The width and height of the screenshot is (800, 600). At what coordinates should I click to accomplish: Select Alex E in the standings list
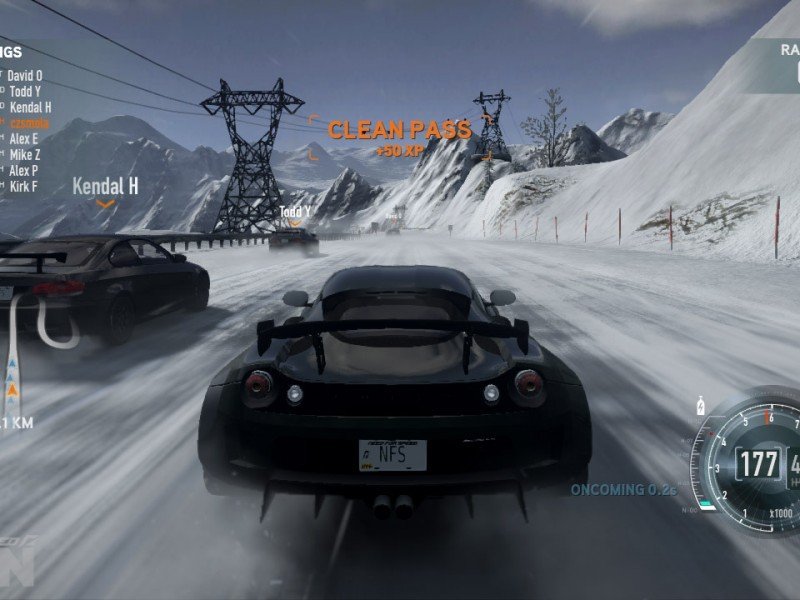pyautogui.click(x=24, y=139)
